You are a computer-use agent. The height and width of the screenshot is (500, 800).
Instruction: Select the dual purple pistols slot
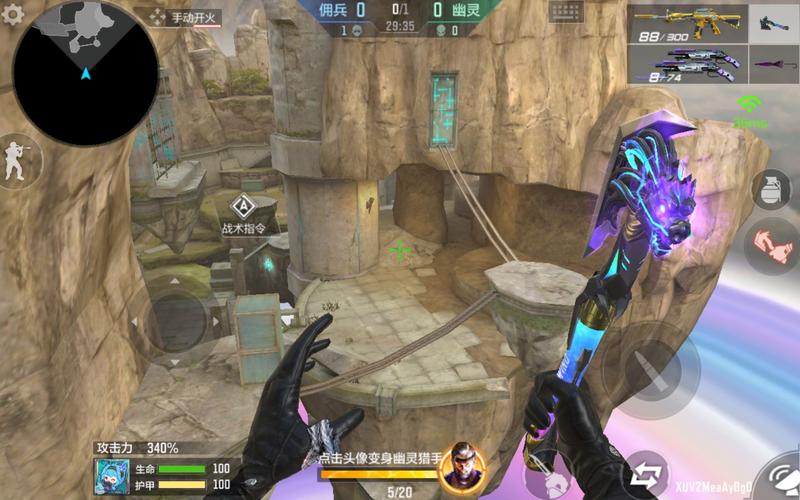click(687, 63)
